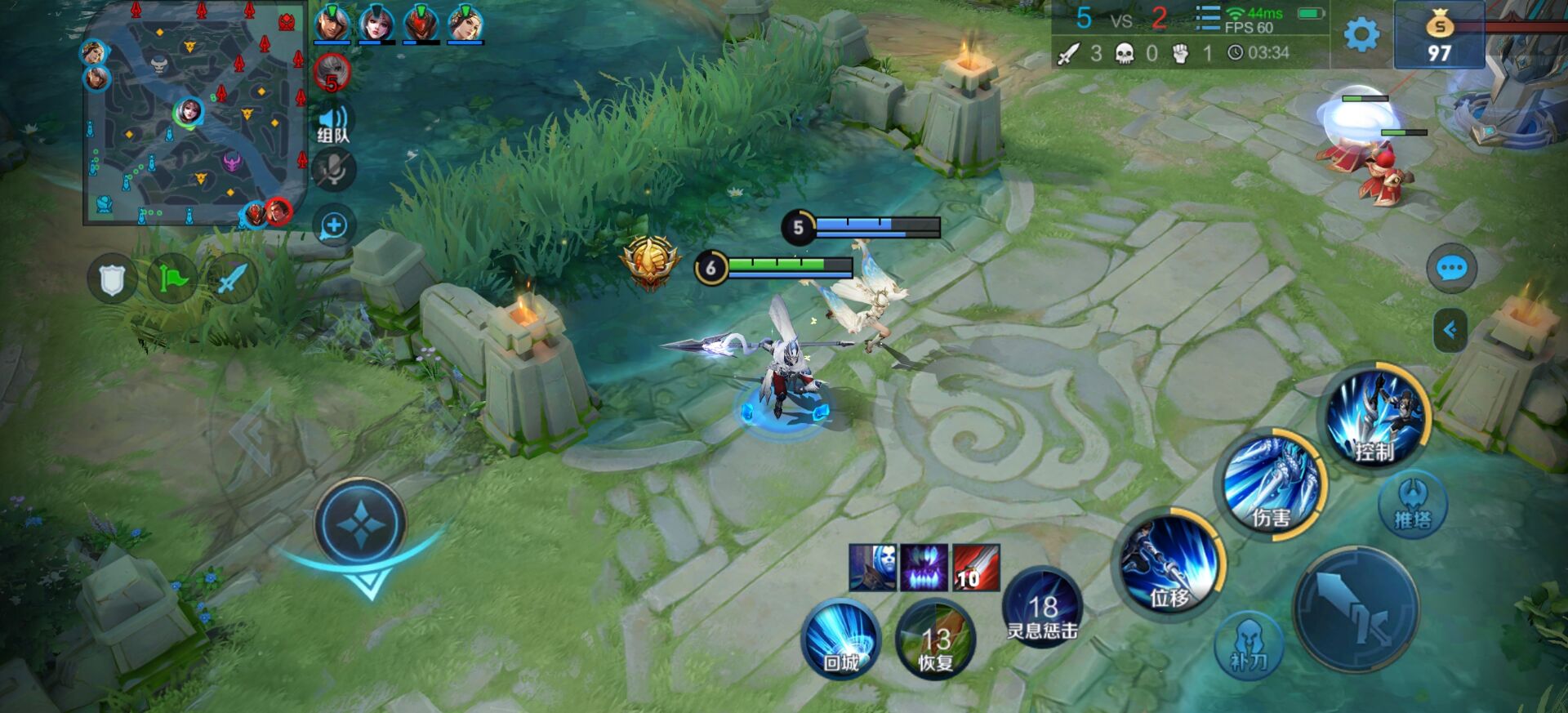Send the green flag gather signal
Image resolution: width=1568 pixels, height=713 pixels.
172,279
